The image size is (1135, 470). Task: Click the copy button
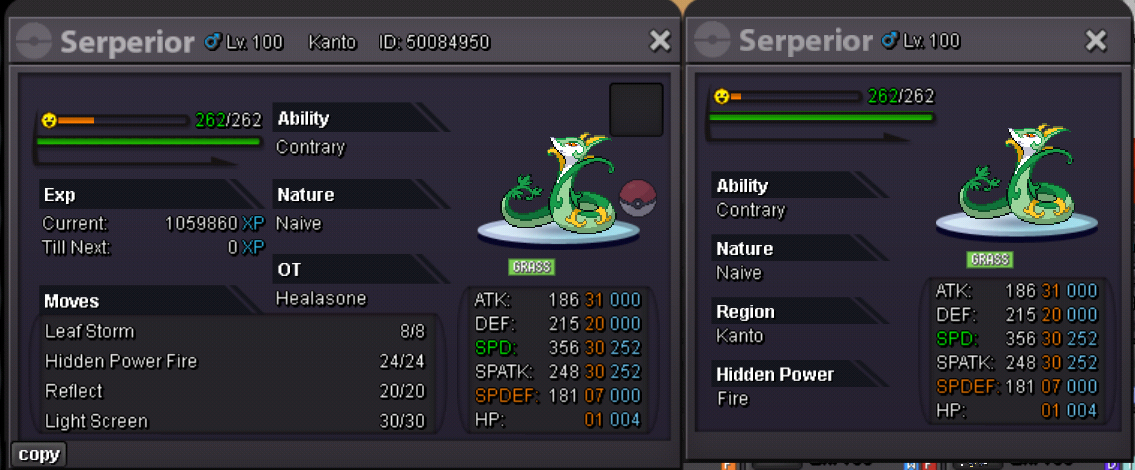click(x=39, y=454)
